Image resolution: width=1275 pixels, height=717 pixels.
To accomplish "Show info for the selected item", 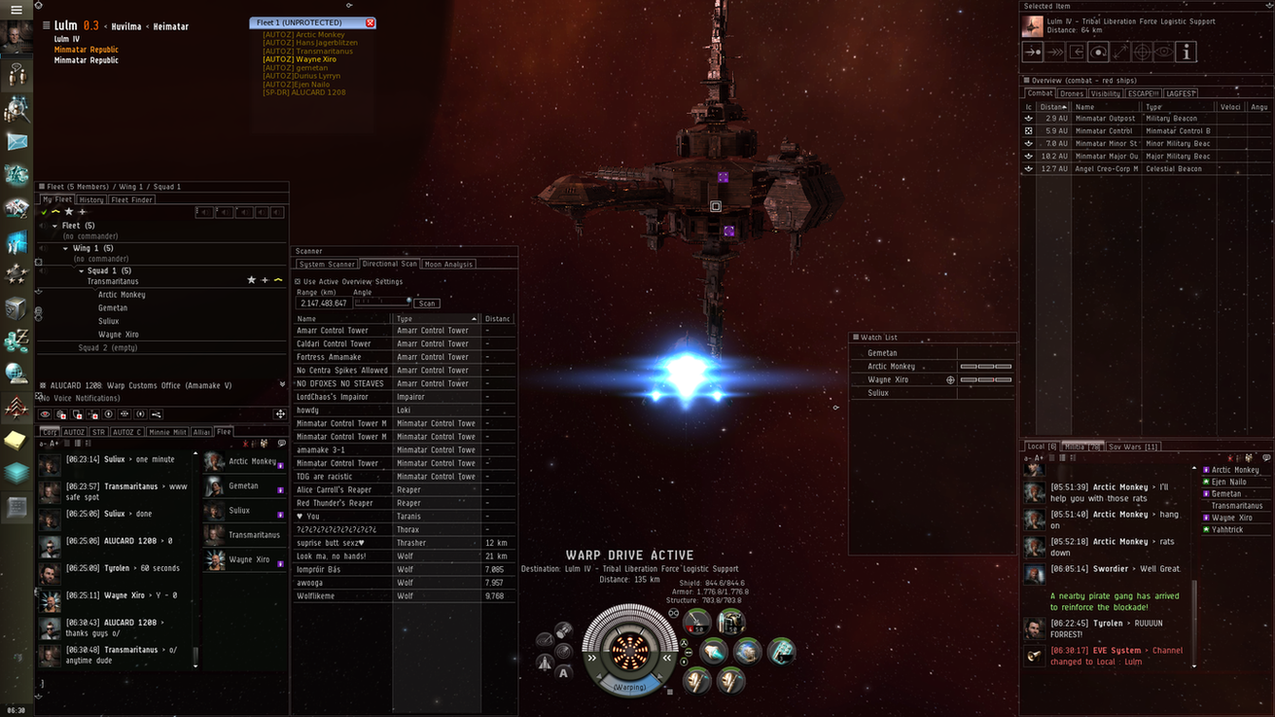I will 1186,52.
